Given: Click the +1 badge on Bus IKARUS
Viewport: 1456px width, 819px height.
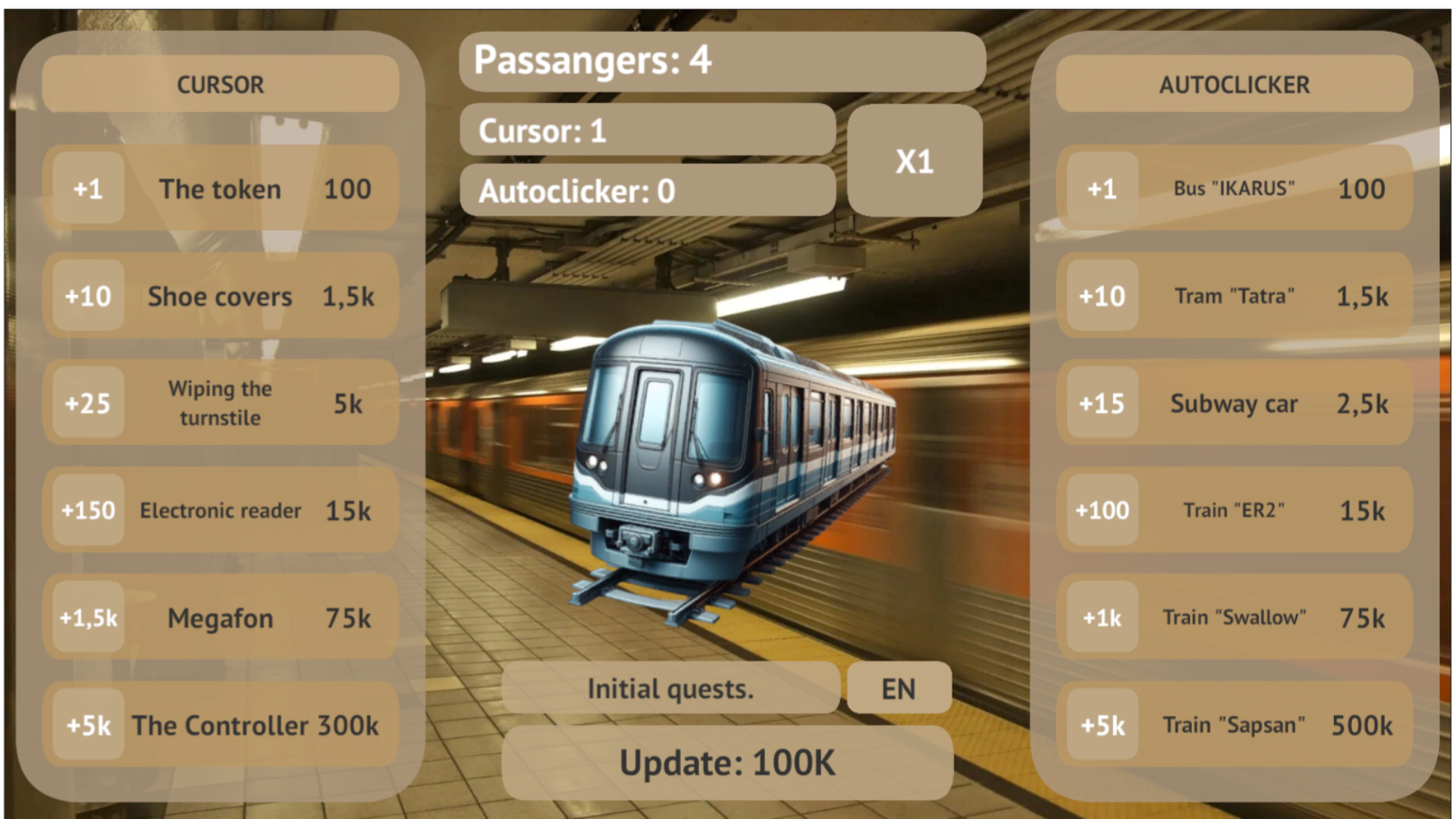Looking at the screenshot, I should pos(1100,189).
